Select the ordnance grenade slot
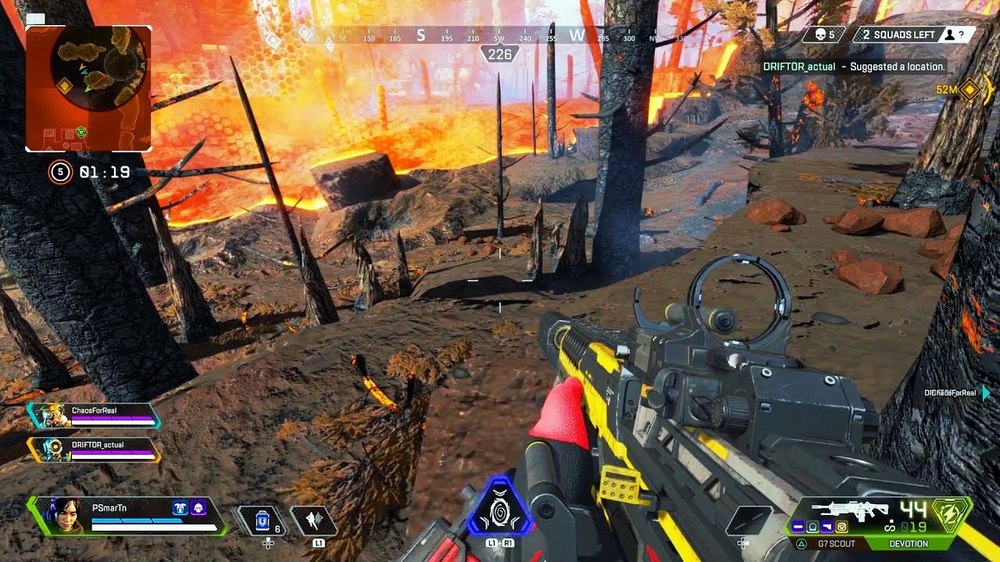1000x562 pixels. pos(748,520)
